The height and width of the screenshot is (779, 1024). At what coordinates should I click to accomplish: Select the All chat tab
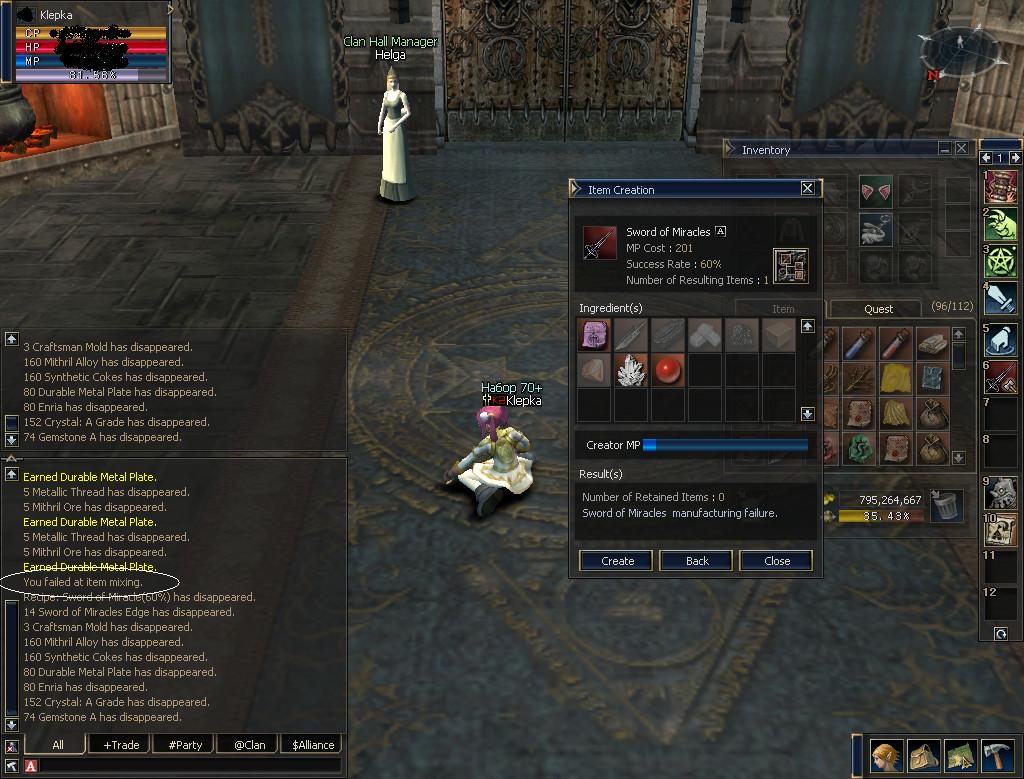[58, 745]
